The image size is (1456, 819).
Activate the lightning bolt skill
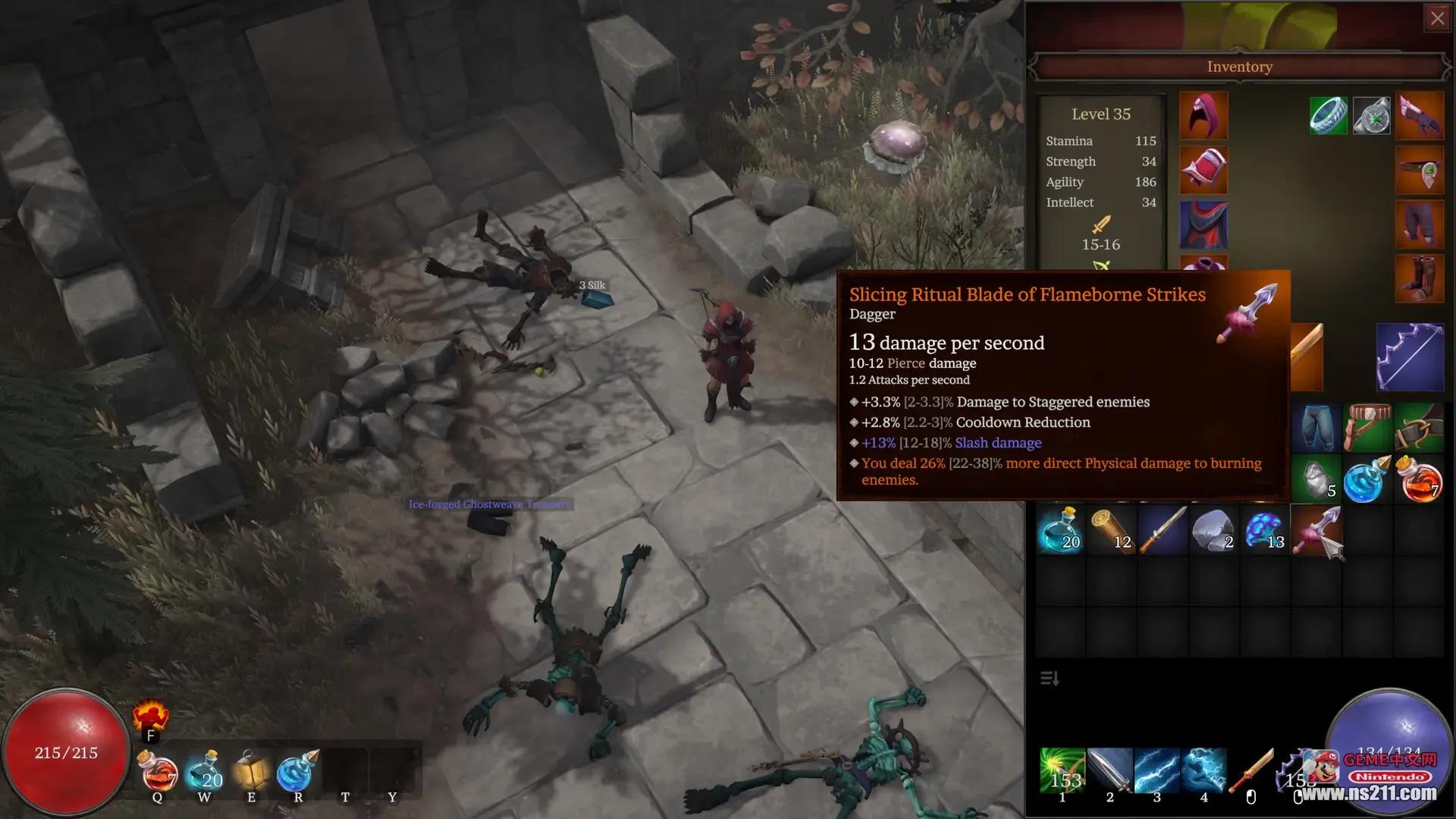click(1156, 770)
